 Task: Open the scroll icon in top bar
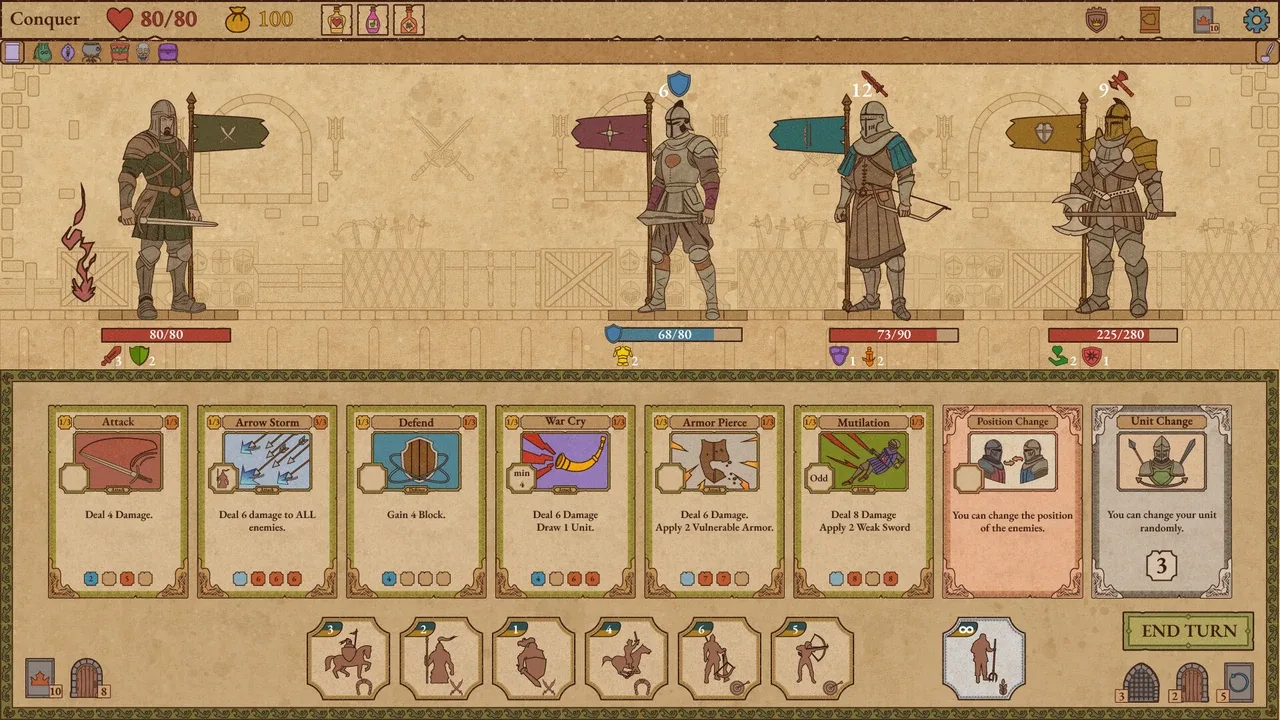(1150, 19)
